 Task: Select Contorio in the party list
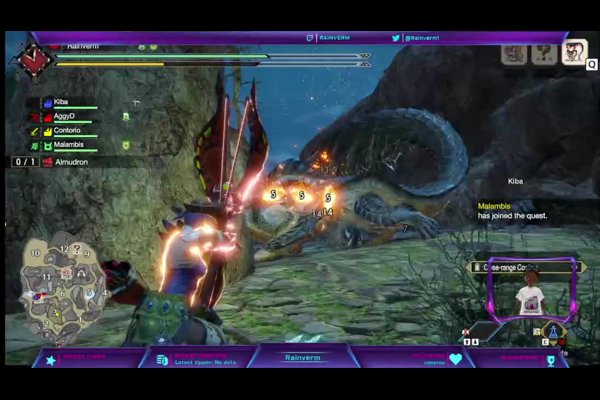pyautogui.click(x=70, y=131)
